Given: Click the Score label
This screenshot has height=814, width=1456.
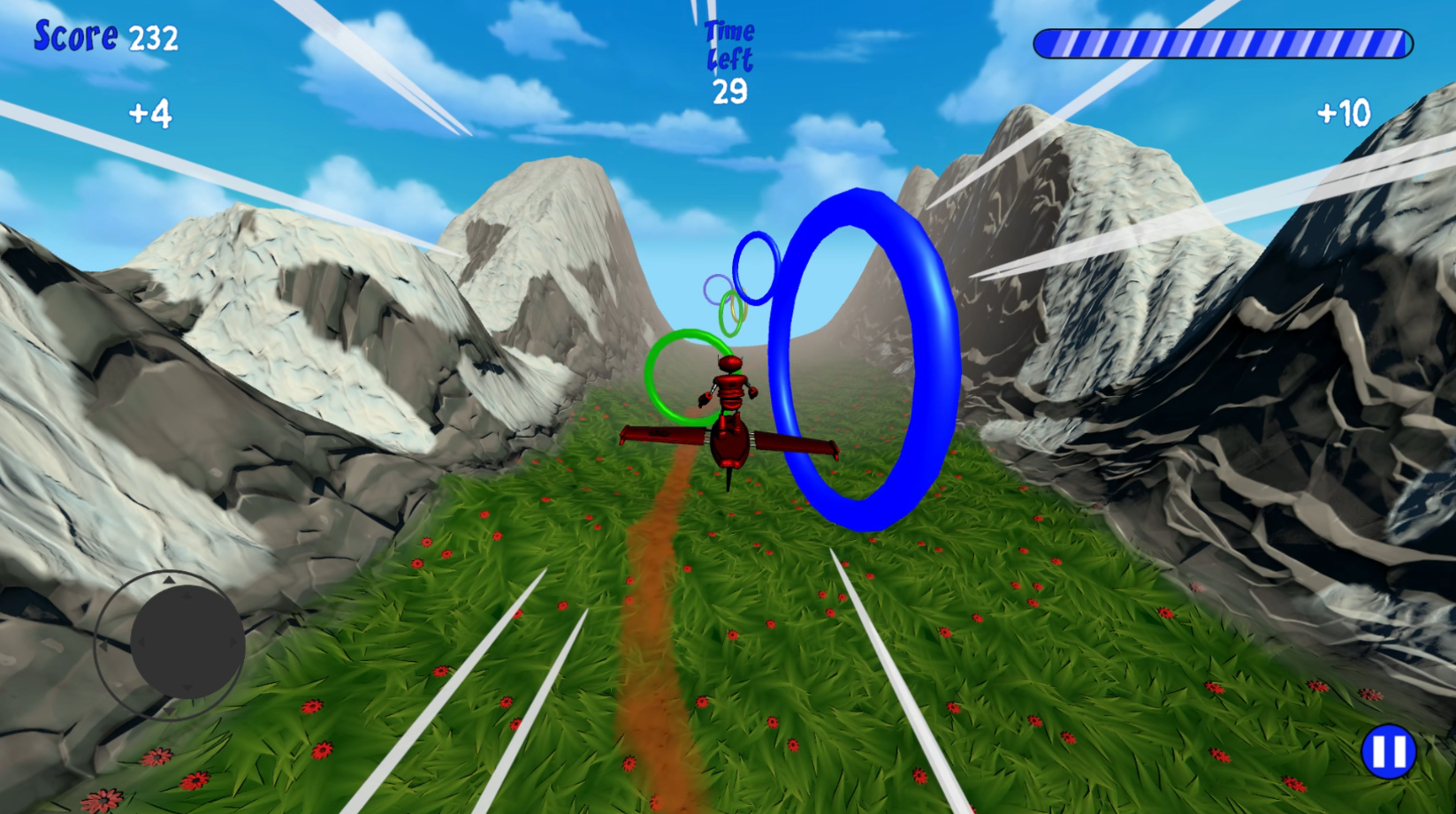Looking at the screenshot, I should tap(75, 36).
